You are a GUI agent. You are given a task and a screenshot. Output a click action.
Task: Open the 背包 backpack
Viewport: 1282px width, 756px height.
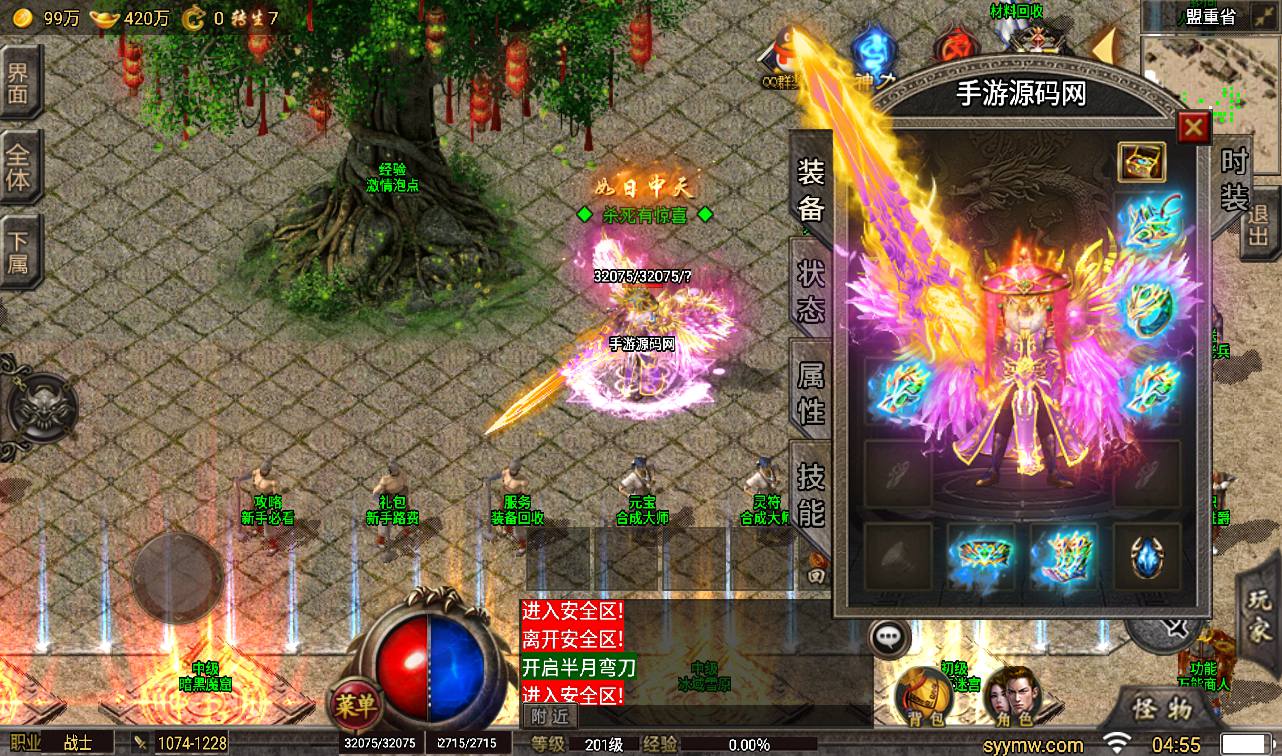pos(921,692)
